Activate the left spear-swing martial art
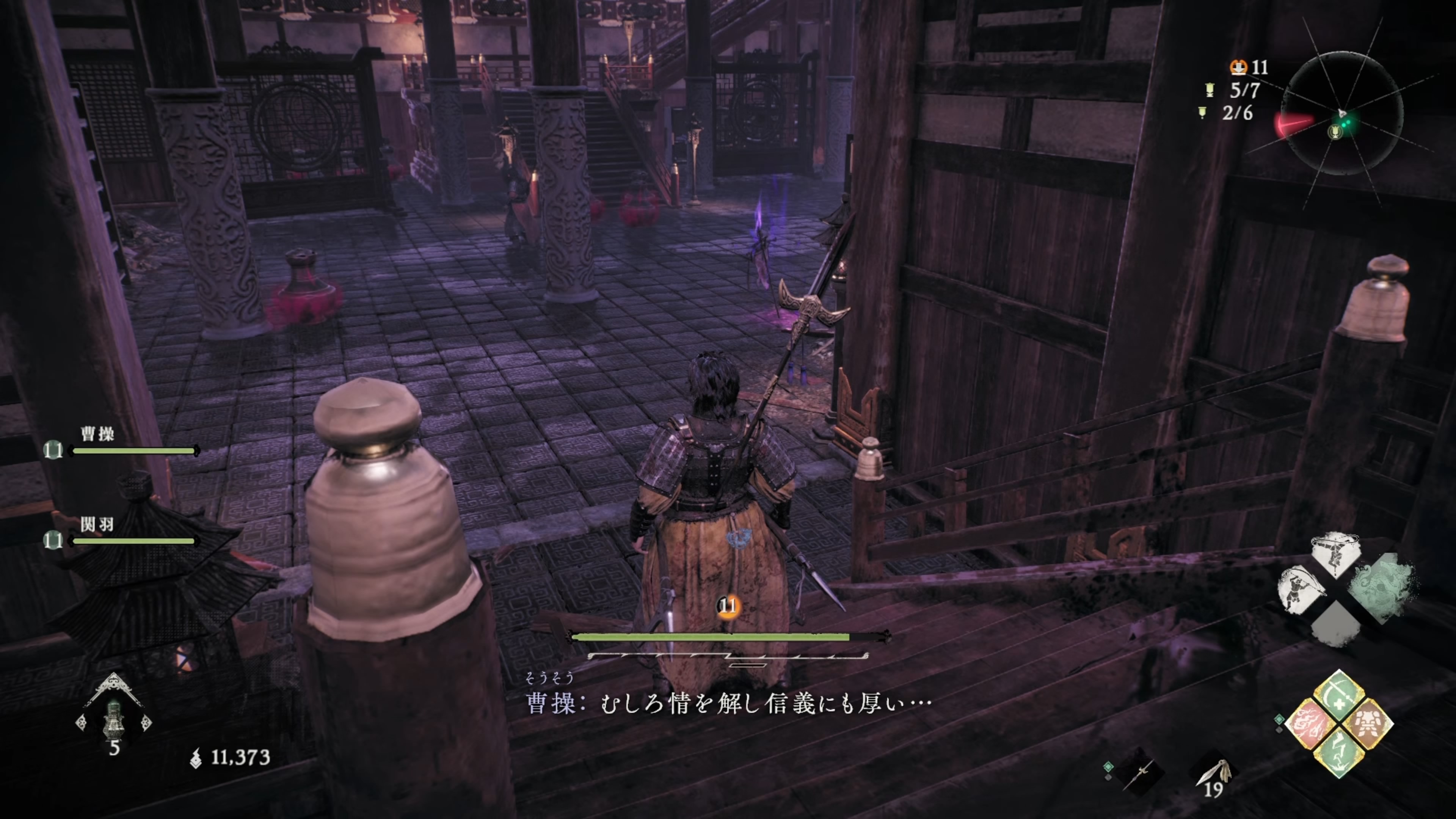1456x819 pixels. point(1300,590)
